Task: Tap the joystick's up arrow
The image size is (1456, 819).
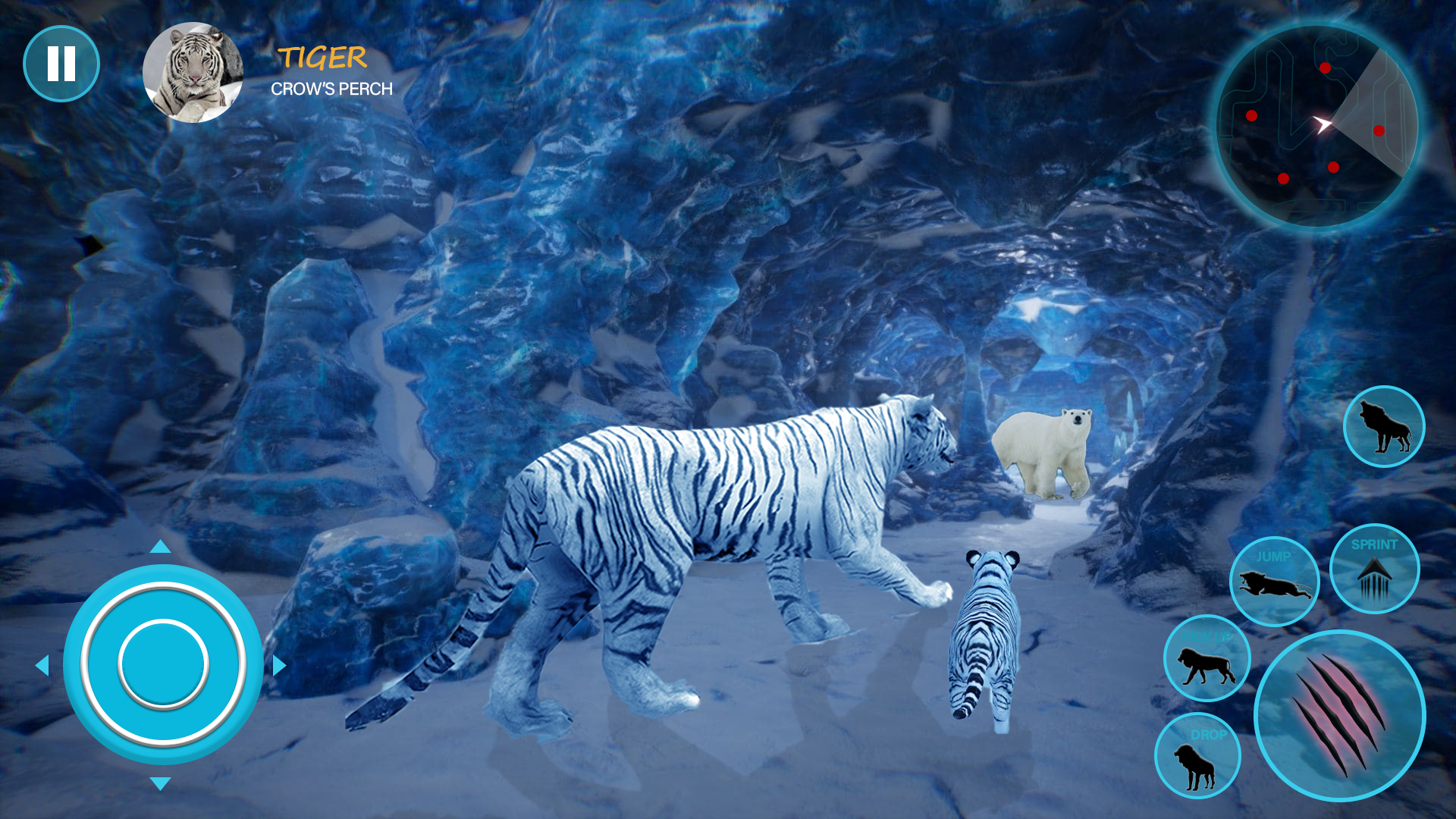Action: 160,547
